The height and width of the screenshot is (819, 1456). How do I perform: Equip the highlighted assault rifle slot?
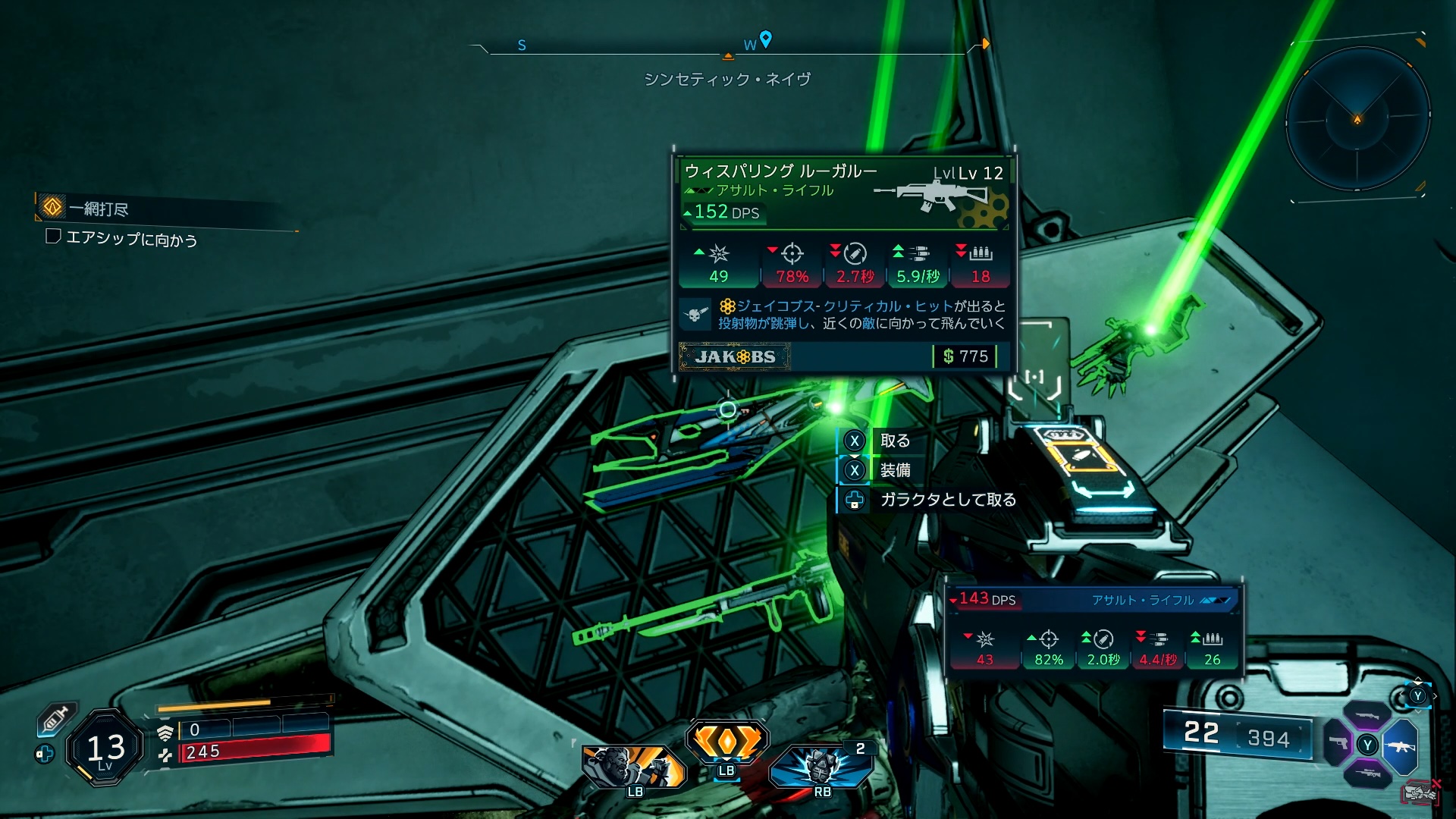[1400, 746]
